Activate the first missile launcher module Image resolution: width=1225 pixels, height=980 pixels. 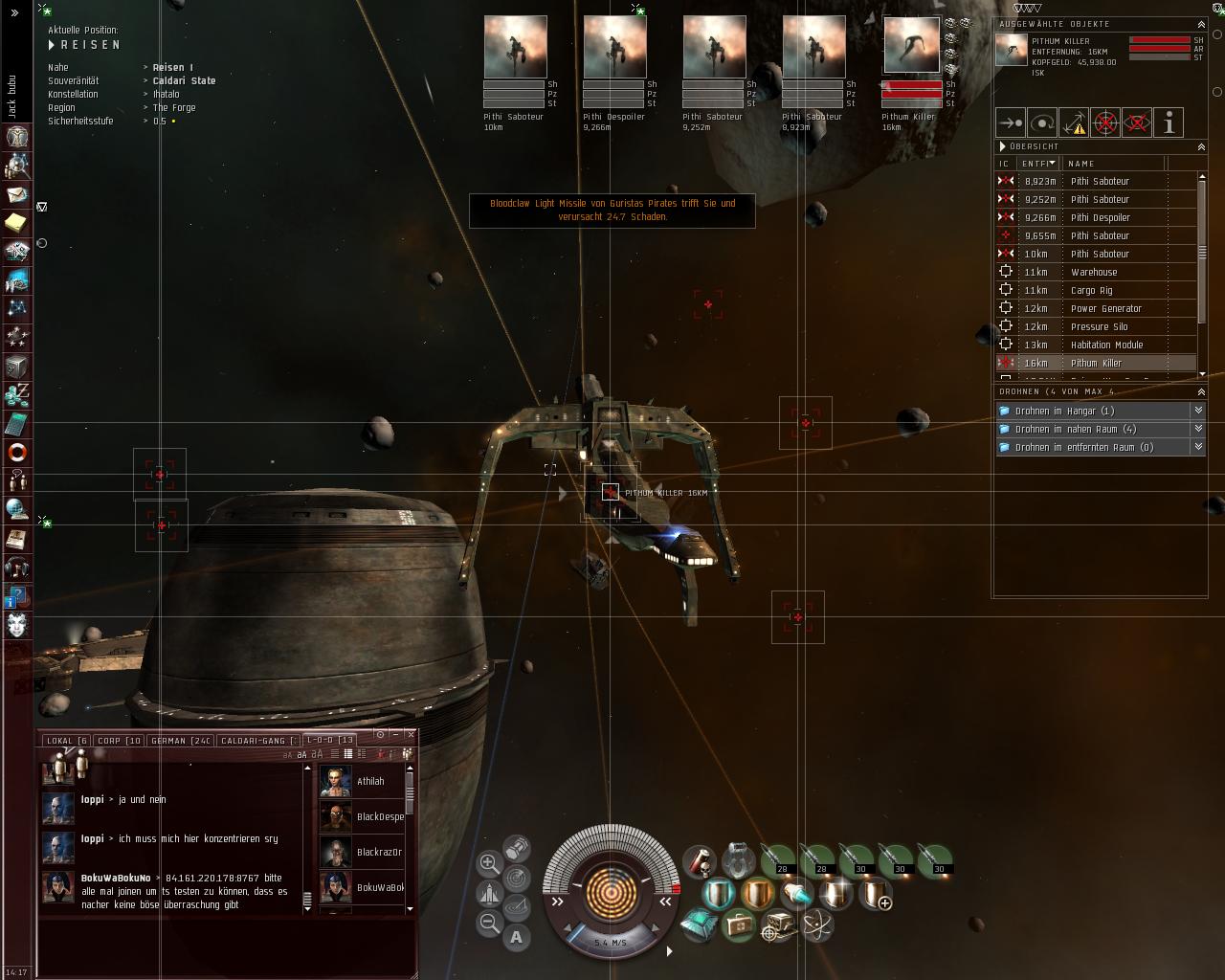tap(778, 859)
